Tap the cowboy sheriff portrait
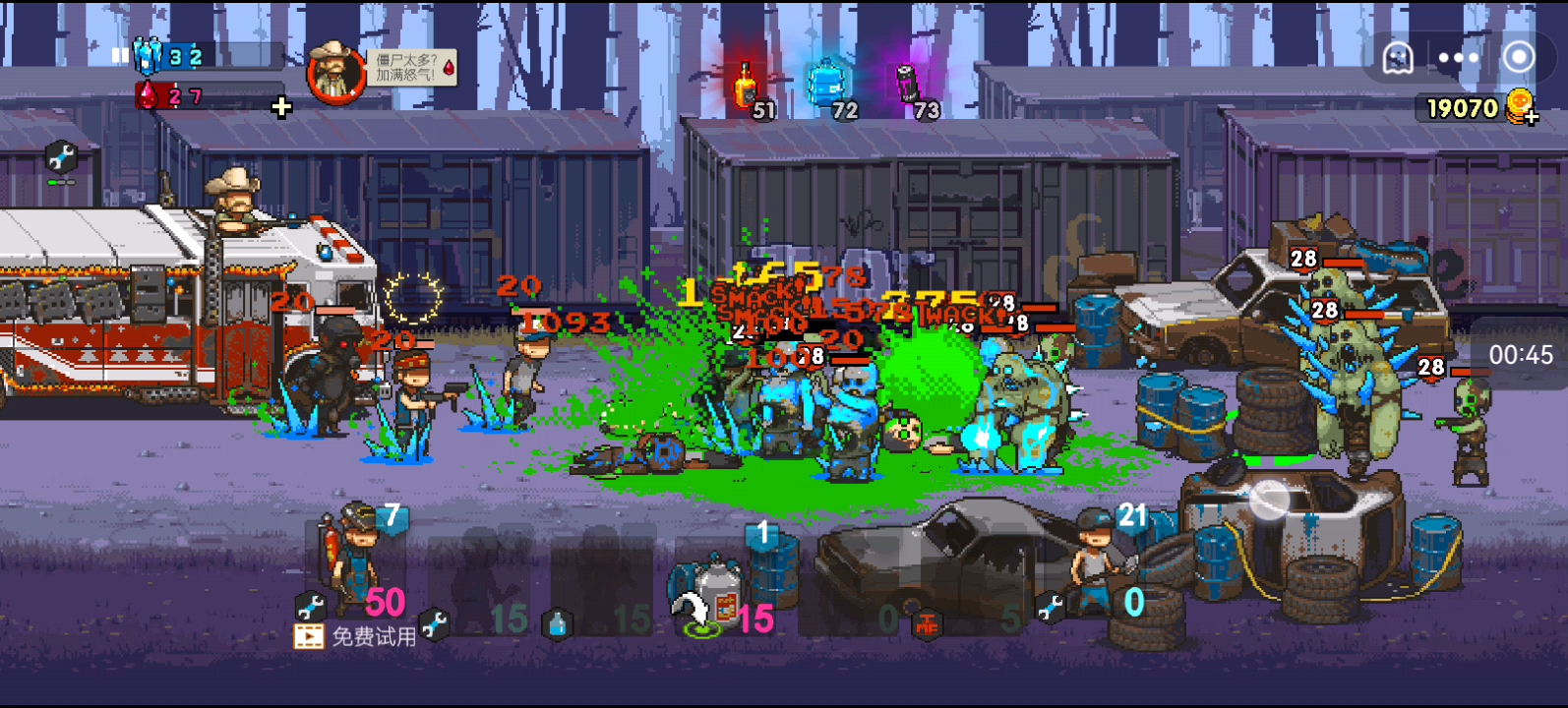This screenshot has height=708, width=1568. pos(335,72)
